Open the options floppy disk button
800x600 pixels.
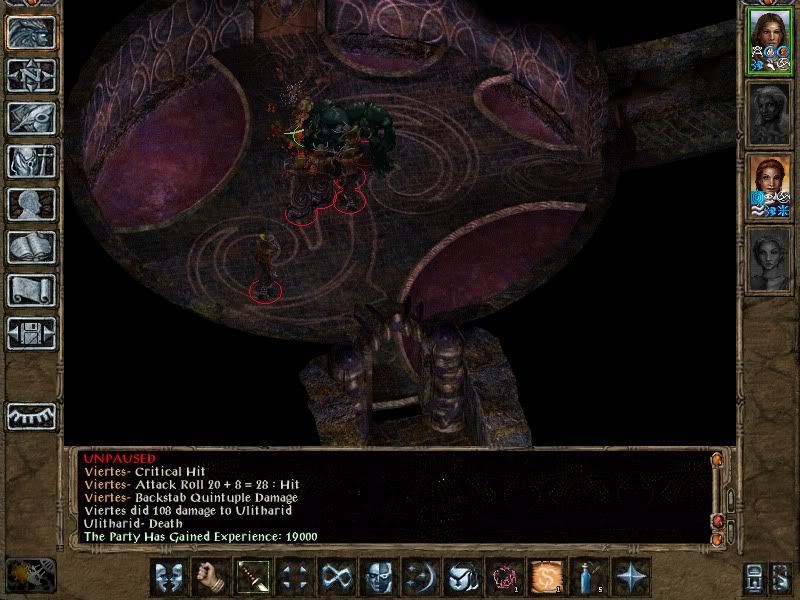(31, 333)
